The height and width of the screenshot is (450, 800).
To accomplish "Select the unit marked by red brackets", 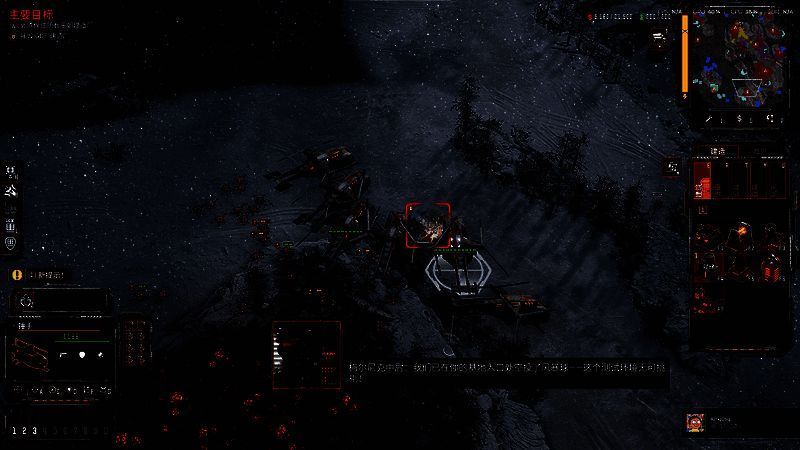I will (x=428, y=225).
